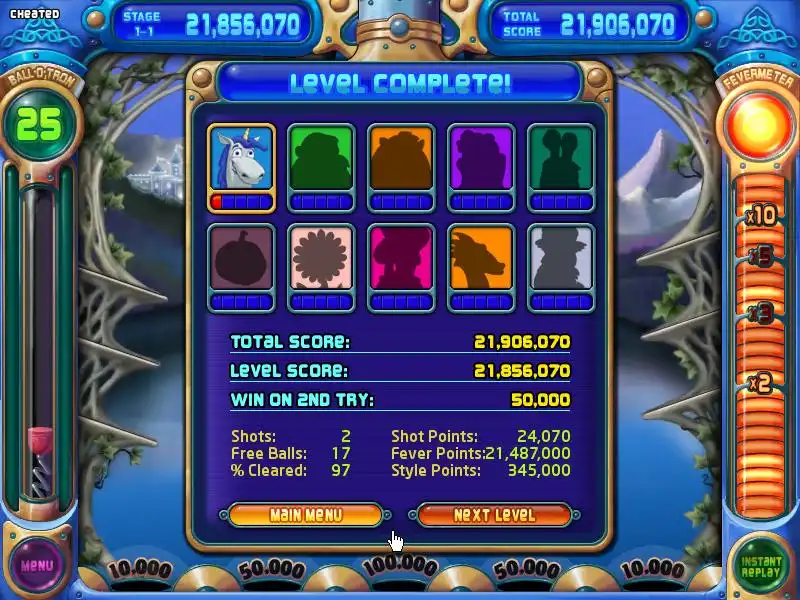
Task: Click the Main Menu button
Action: [x=305, y=515]
